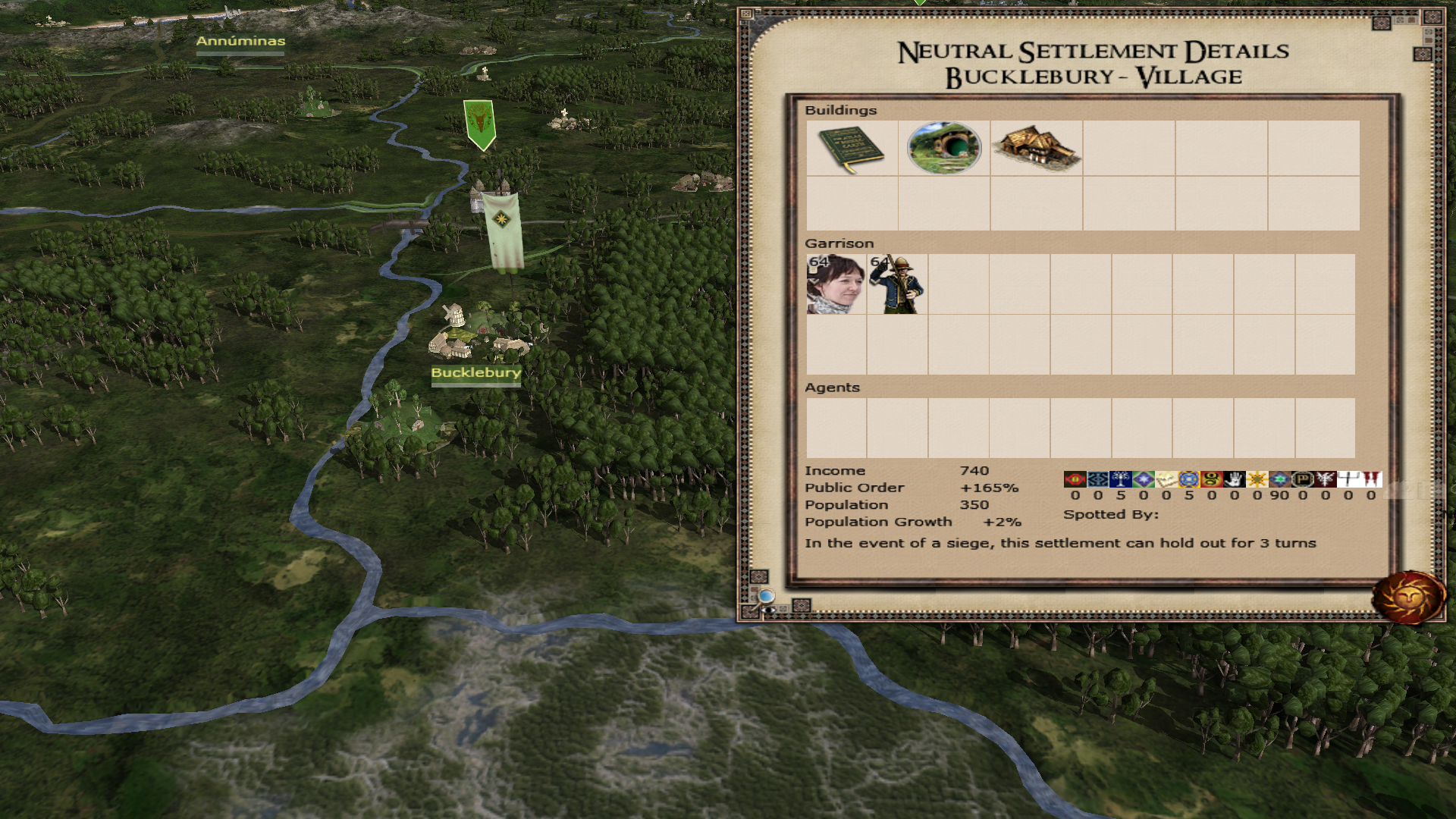This screenshot has width=1456, height=819.
Task: Select the Bucklebury settlement name label
Action: coord(475,373)
